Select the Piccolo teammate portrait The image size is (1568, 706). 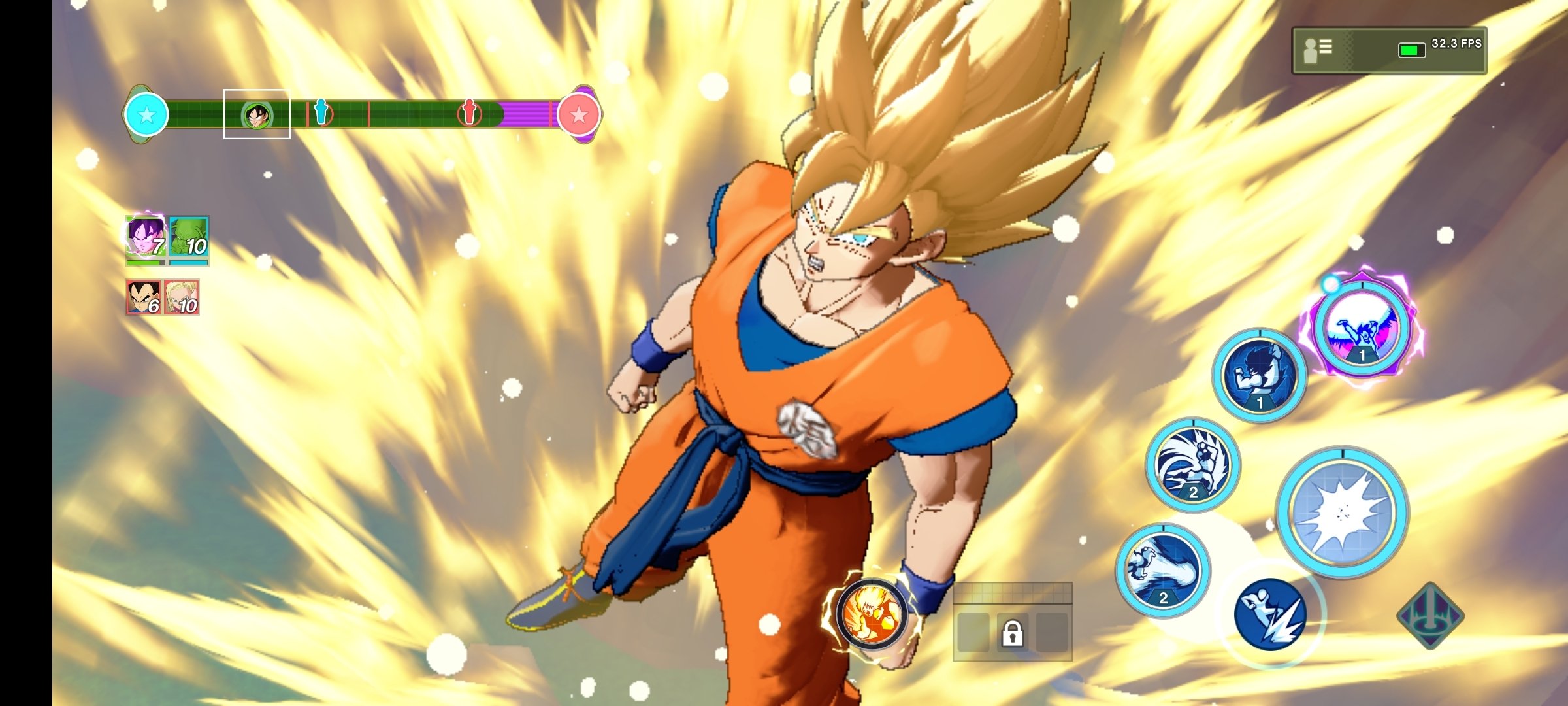[189, 237]
